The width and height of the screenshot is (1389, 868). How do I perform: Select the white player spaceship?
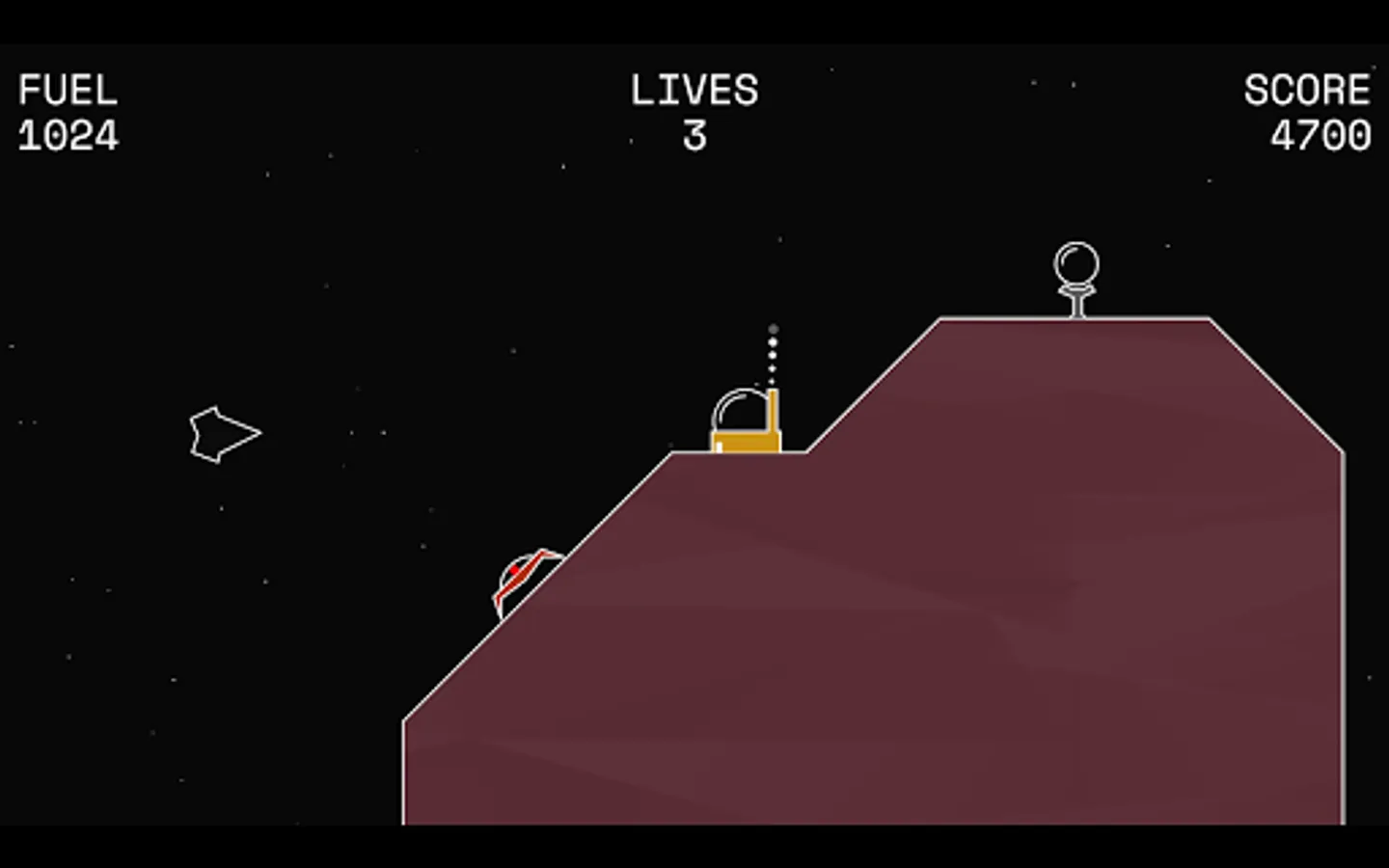[227, 433]
